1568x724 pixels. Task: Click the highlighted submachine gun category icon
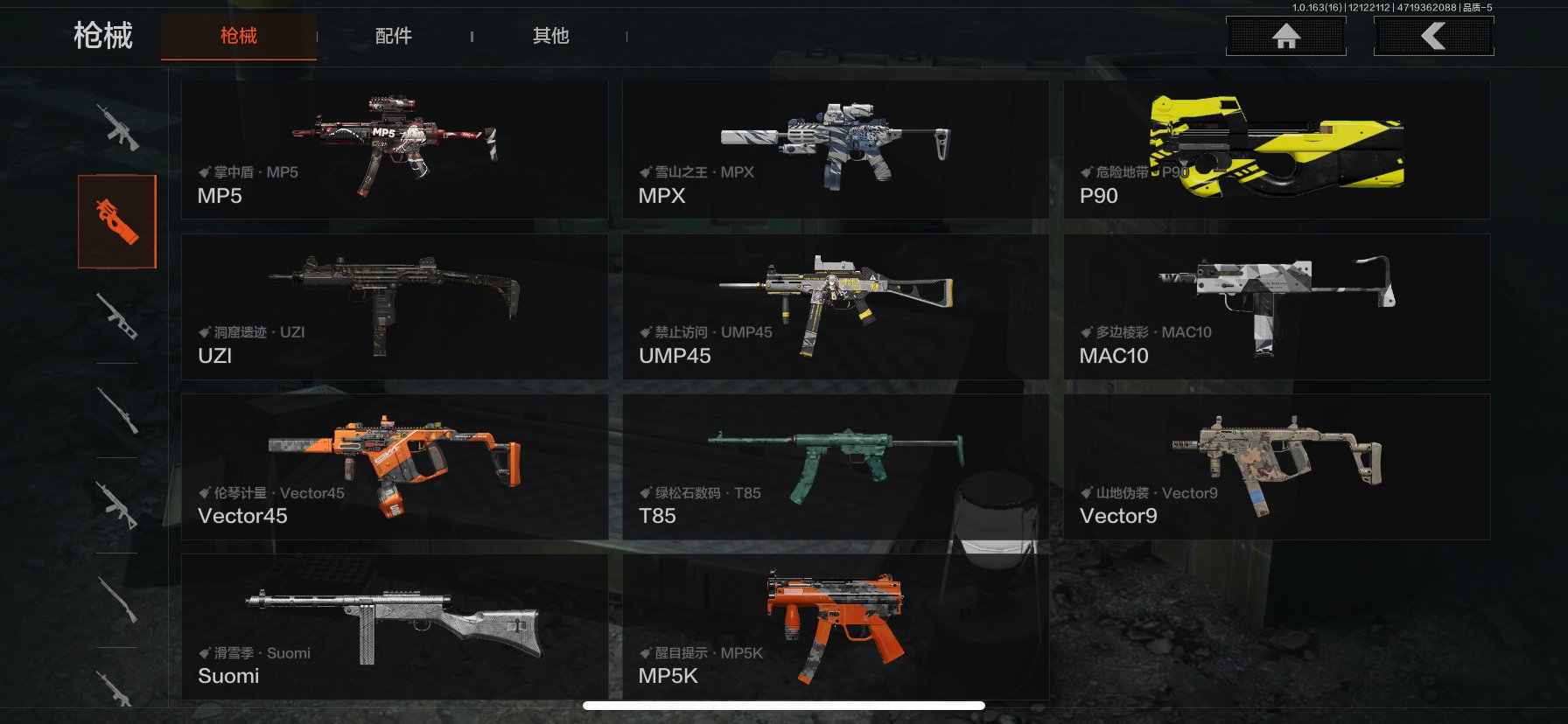(117, 221)
